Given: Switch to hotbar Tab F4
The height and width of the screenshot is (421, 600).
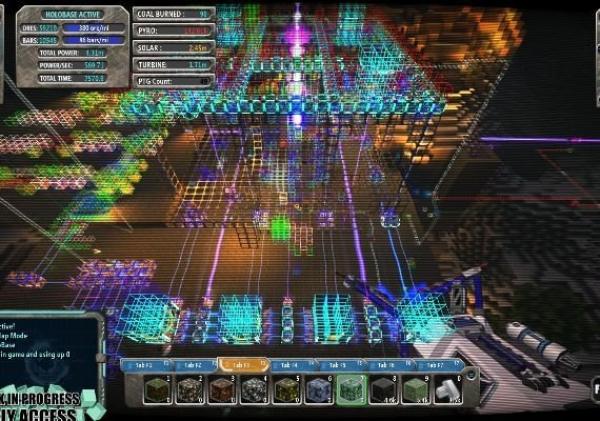Looking at the screenshot, I should (x=290, y=366).
